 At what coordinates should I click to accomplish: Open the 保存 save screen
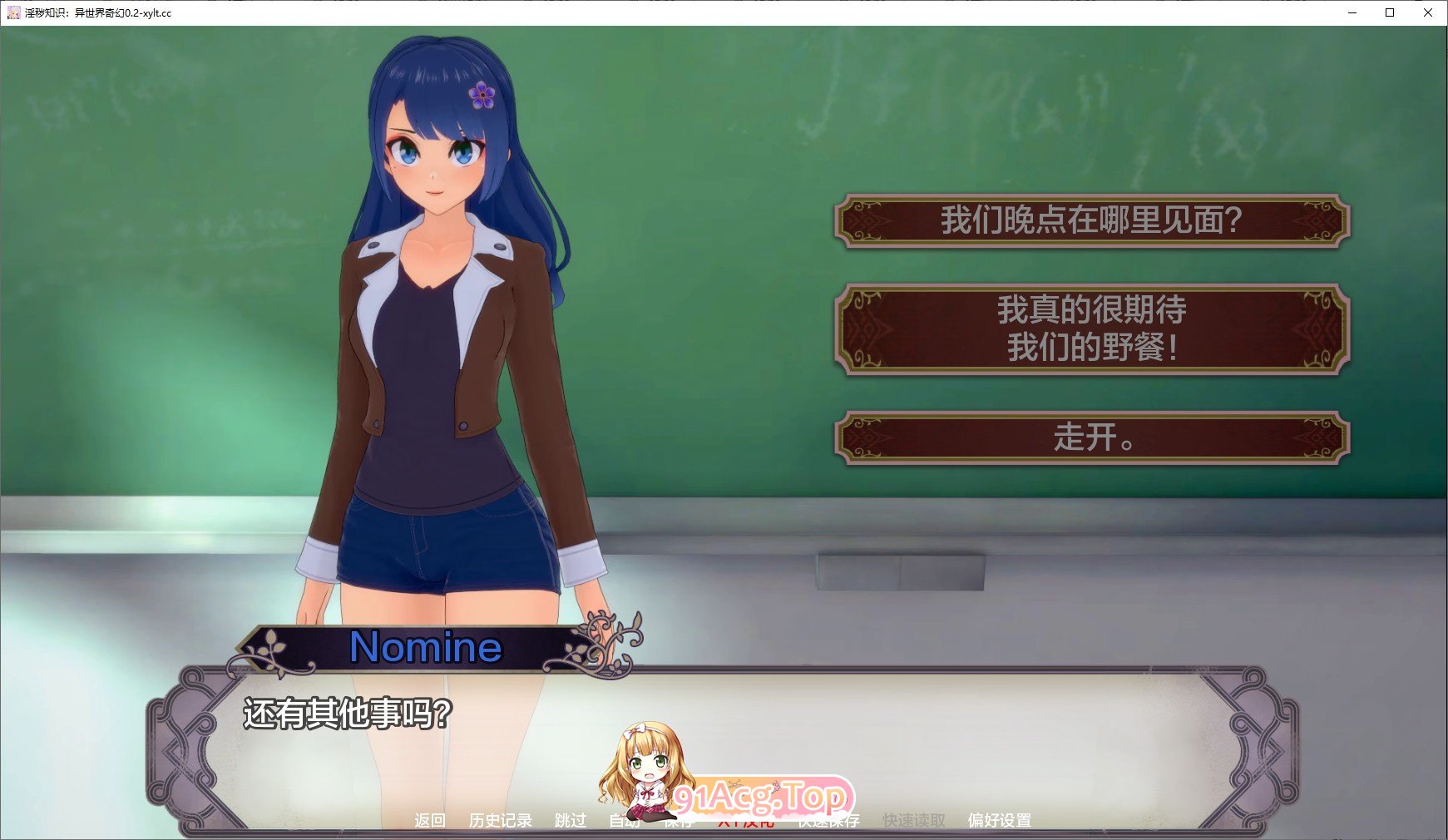pos(680,820)
